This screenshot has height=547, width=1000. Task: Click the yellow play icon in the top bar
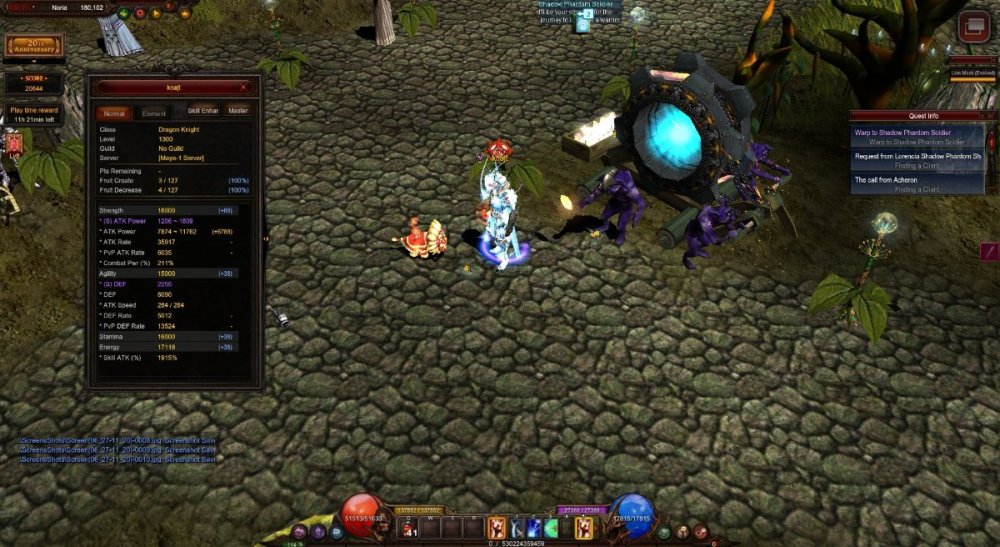click(155, 14)
